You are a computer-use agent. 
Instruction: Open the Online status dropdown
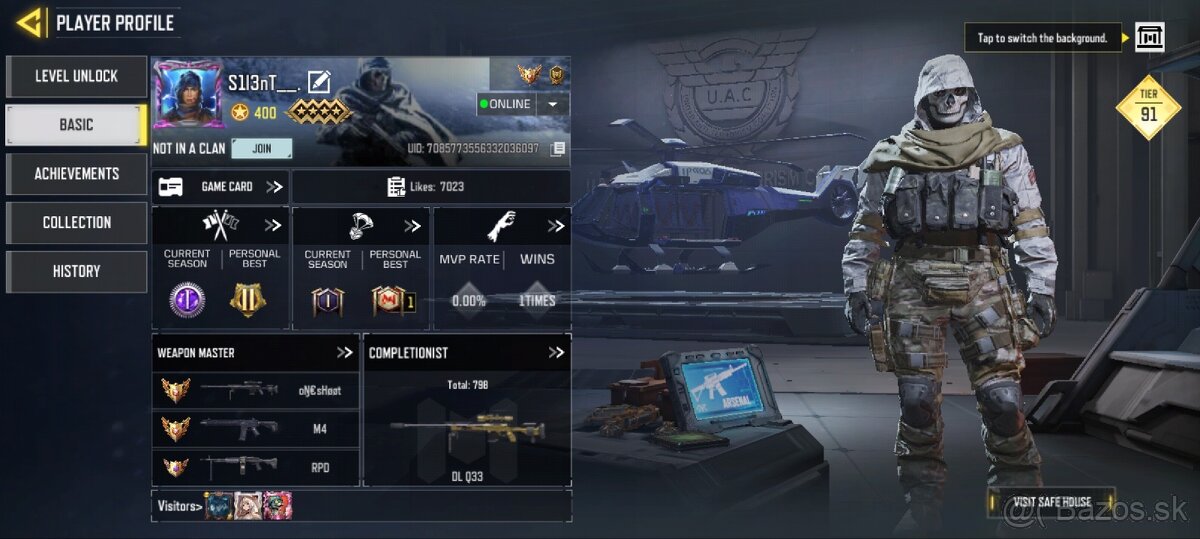[x=552, y=104]
